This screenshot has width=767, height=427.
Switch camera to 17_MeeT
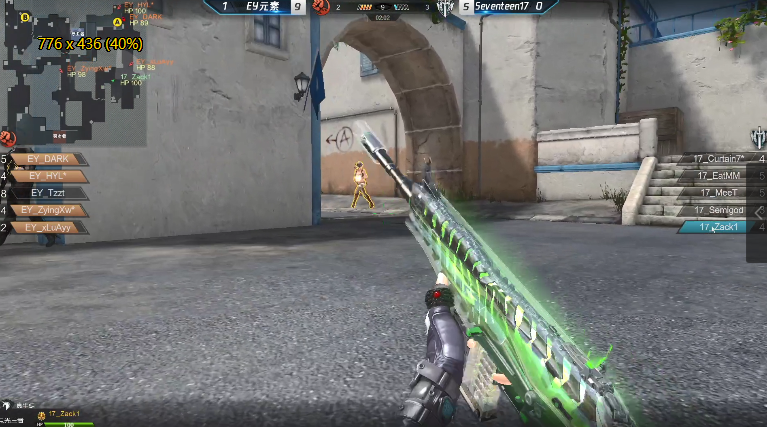pos(714,193)
